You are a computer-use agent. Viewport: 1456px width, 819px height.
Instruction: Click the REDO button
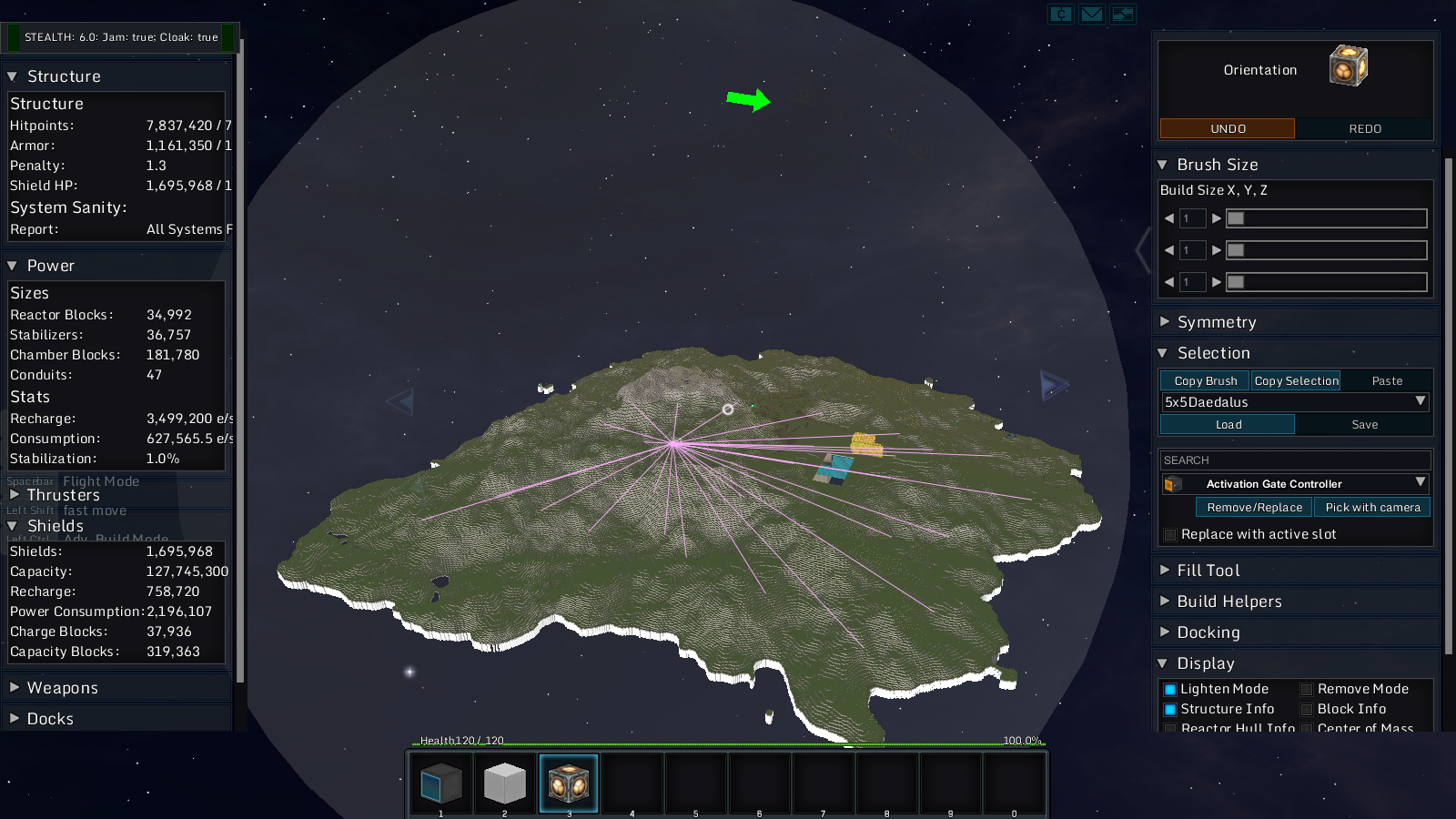(x=1364, y=128)
